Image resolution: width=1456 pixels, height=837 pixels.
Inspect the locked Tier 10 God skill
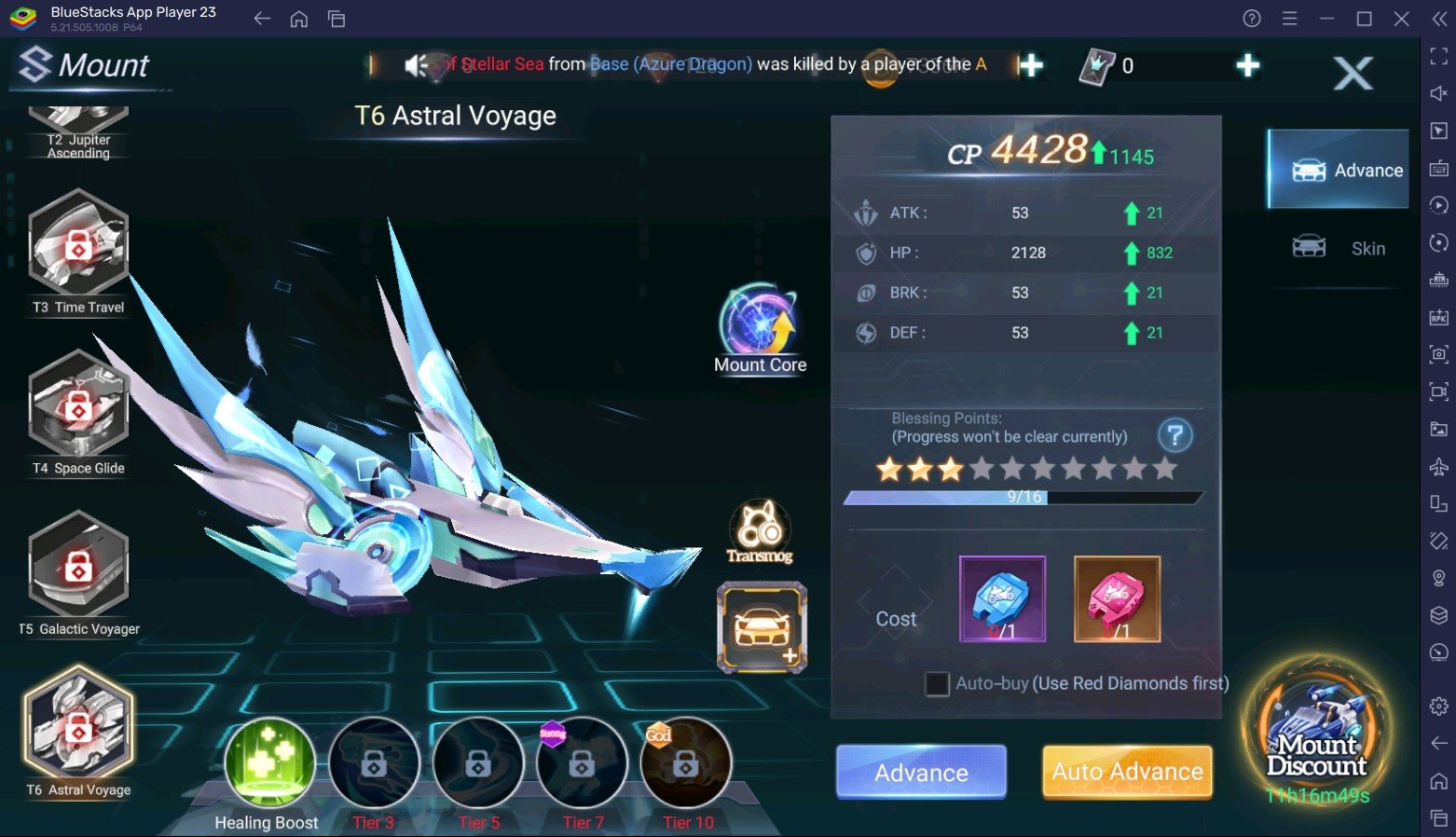[x=686, y=764]
